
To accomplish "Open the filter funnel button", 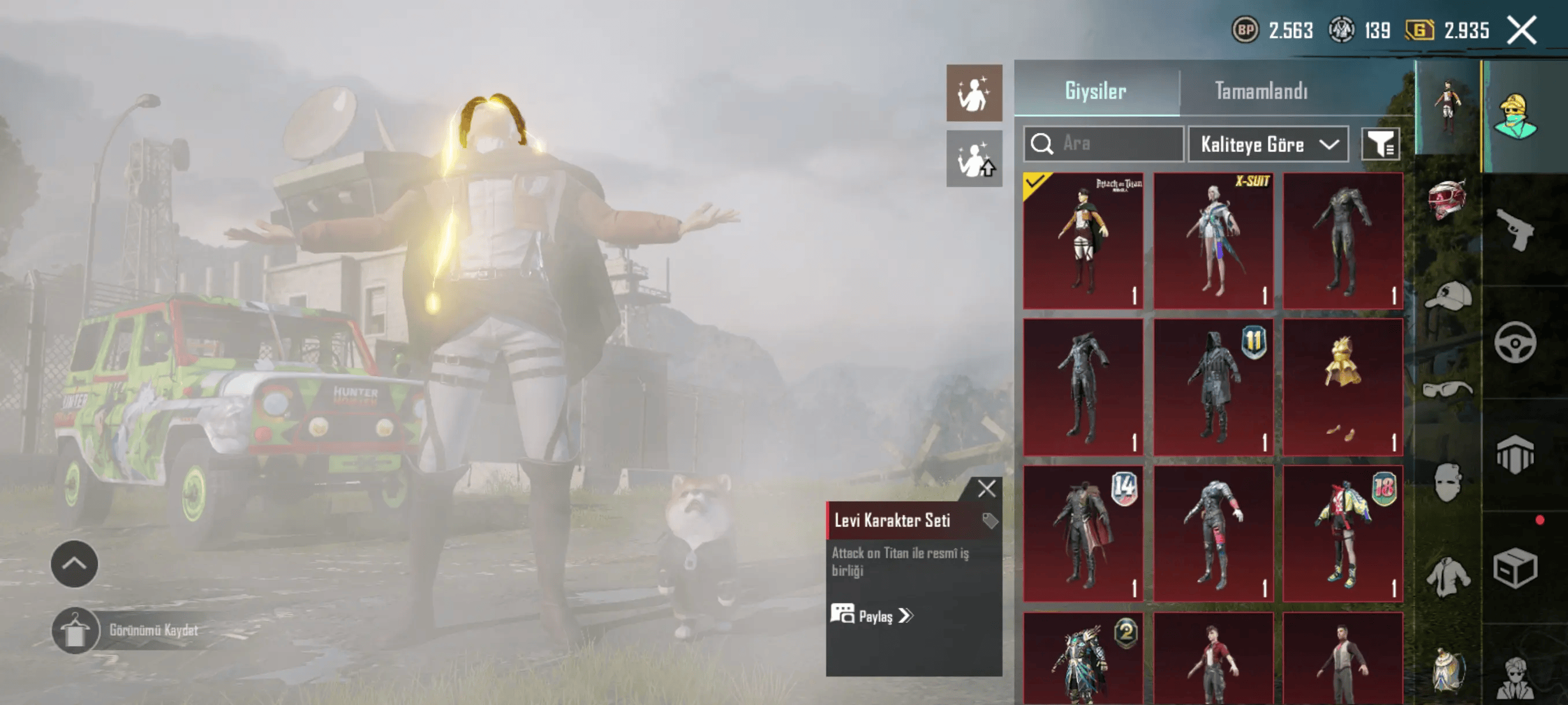I will click(1380, 144).
